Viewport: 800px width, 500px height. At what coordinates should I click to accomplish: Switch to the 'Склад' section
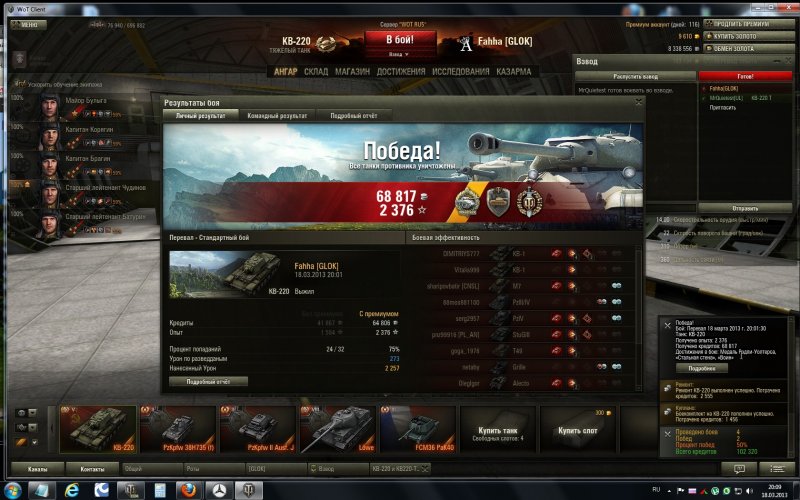(316, 72)
